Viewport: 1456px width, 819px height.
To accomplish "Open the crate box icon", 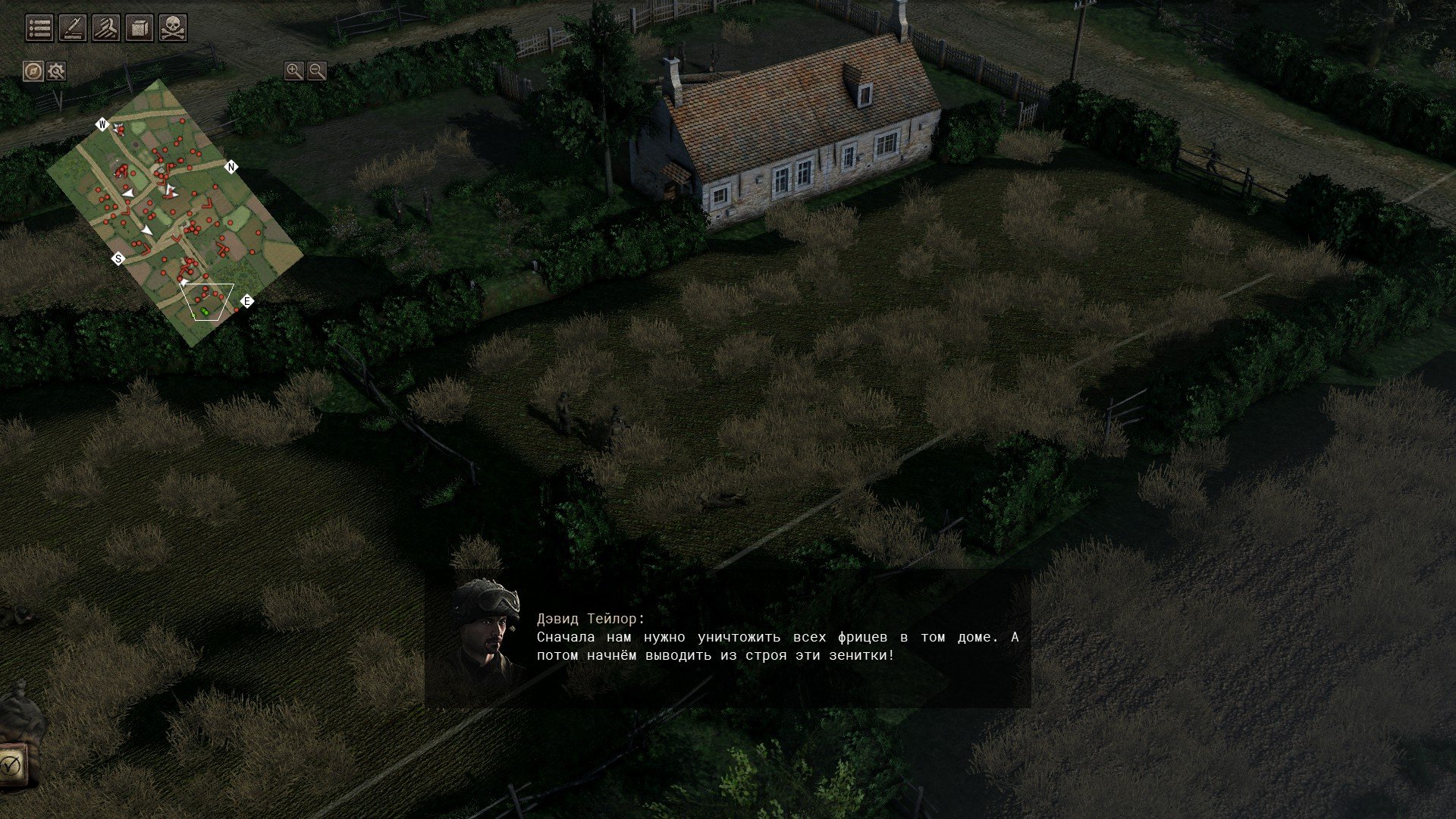I will coord(140,28).
